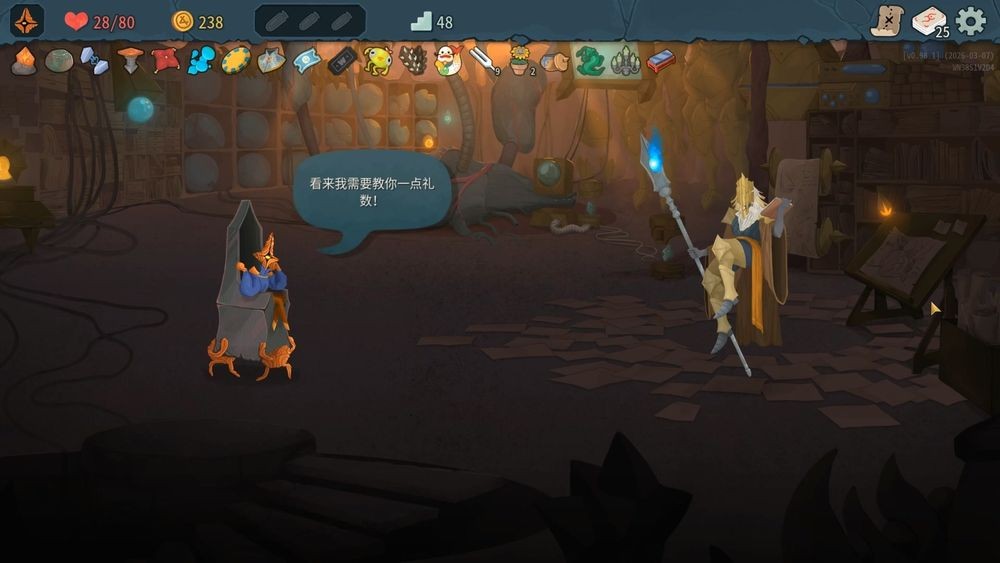Inspect the spiked claw relic
The width and height of the screenshot is (1000, 563).
point(625,61)
